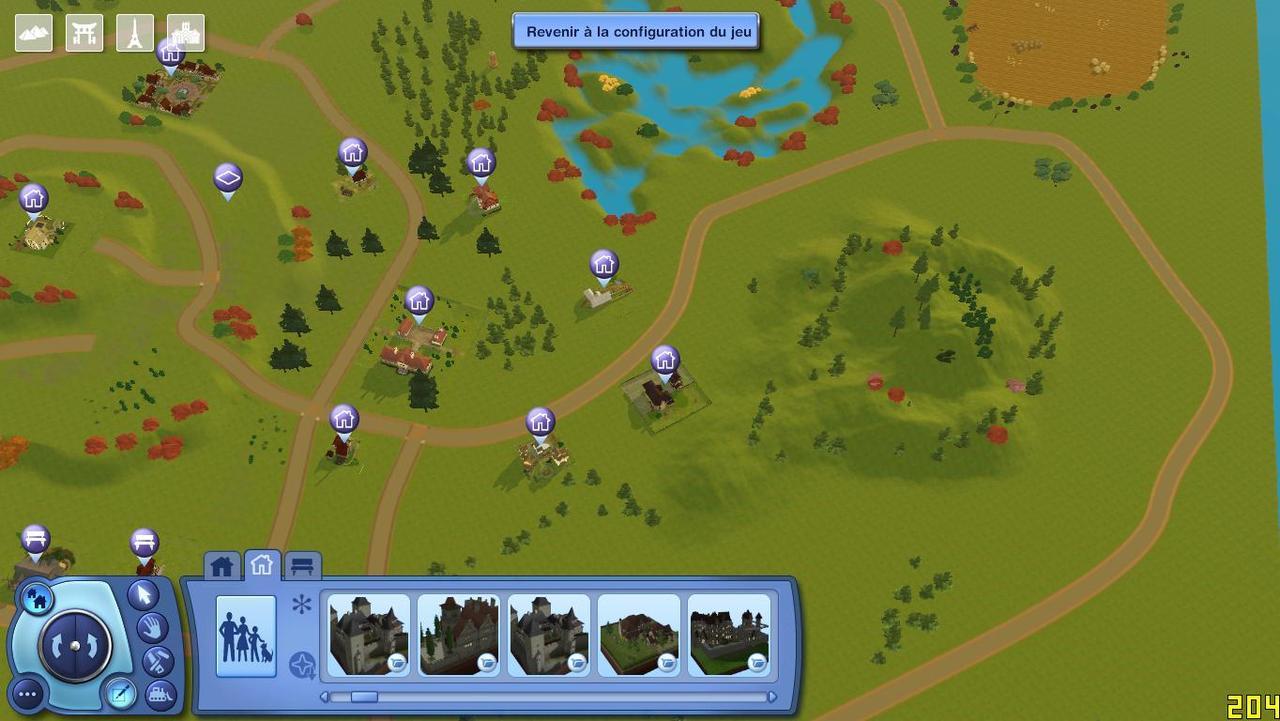Switch to the outlined house tab

(x=262, y=566)
